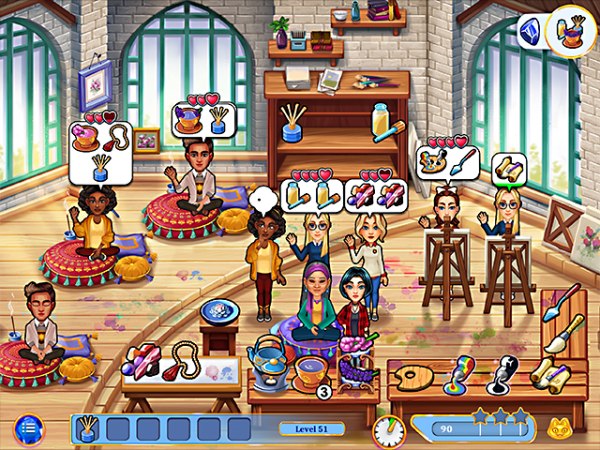Screen dimensions: 600x450
Task: Tap the blue diamond gem icon
Action: (531, 31)
